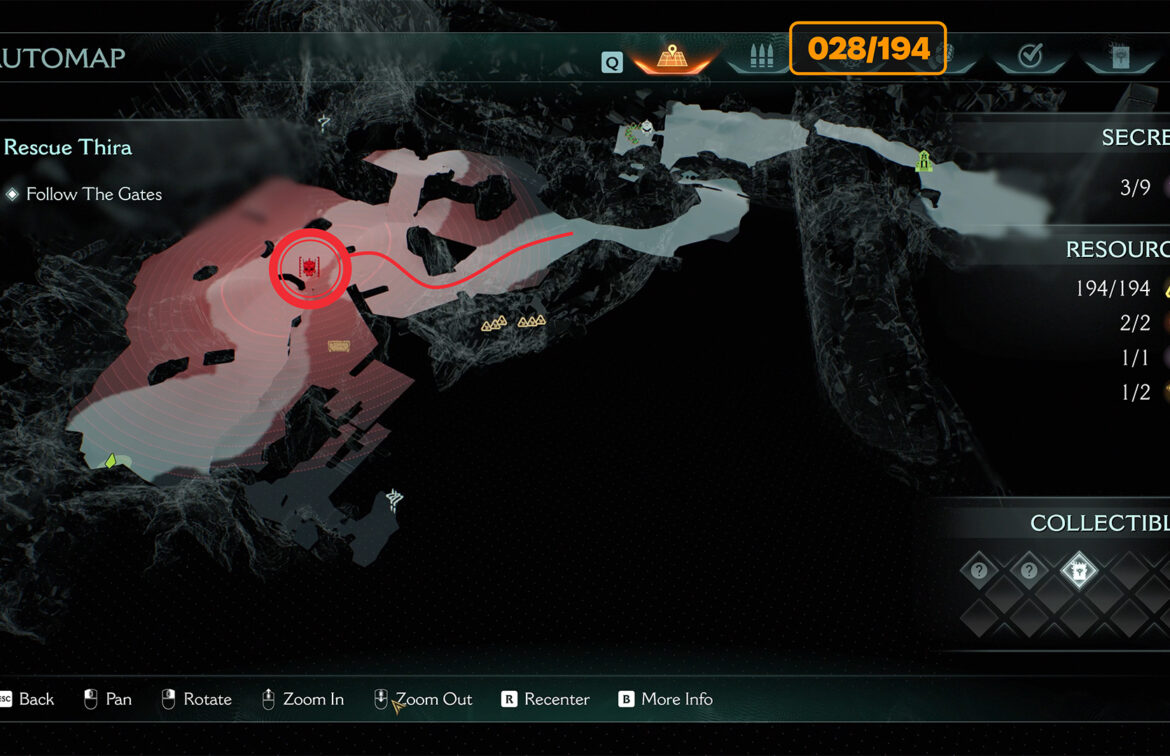Select the green exit gate marker on the map

pos(924,160)
